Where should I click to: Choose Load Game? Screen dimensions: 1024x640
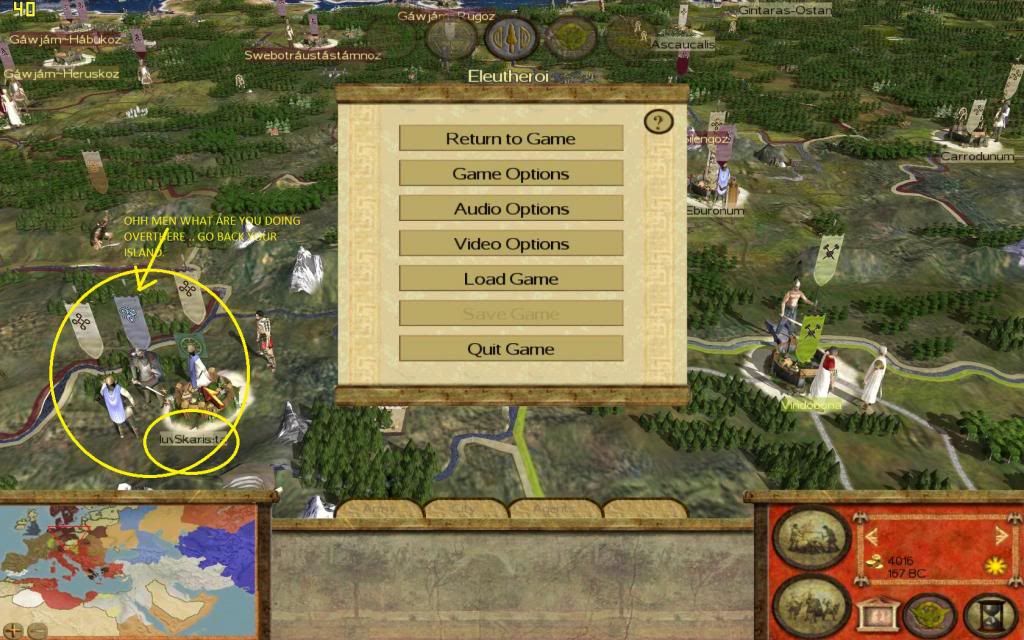tap(511, 278)
